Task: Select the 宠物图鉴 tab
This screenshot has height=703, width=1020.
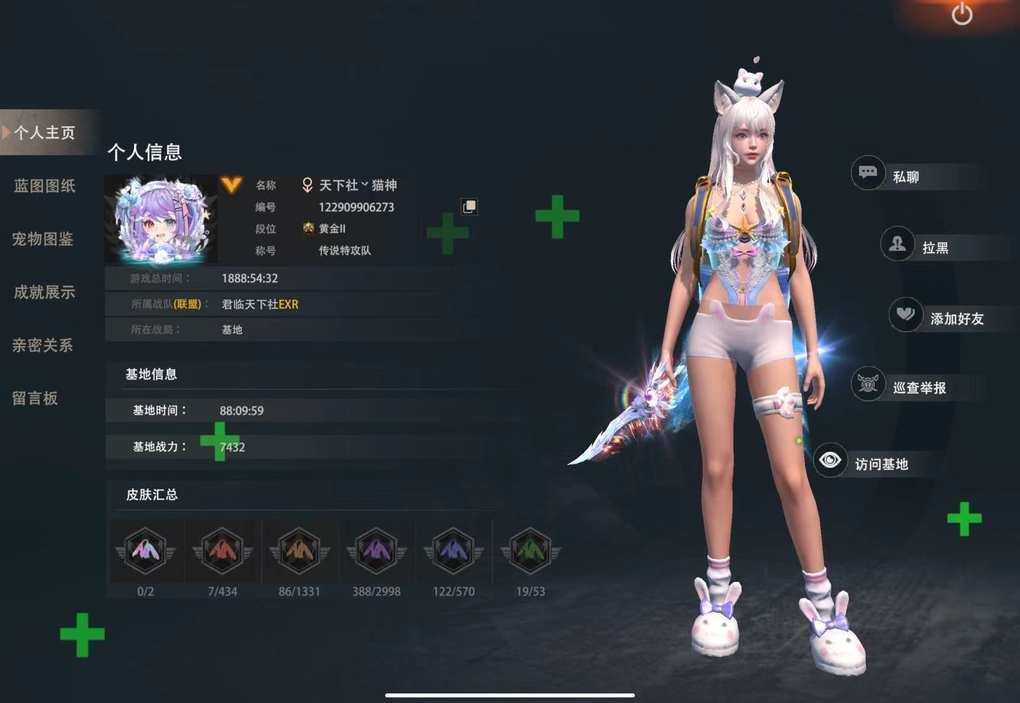Action: coord(43,239)
